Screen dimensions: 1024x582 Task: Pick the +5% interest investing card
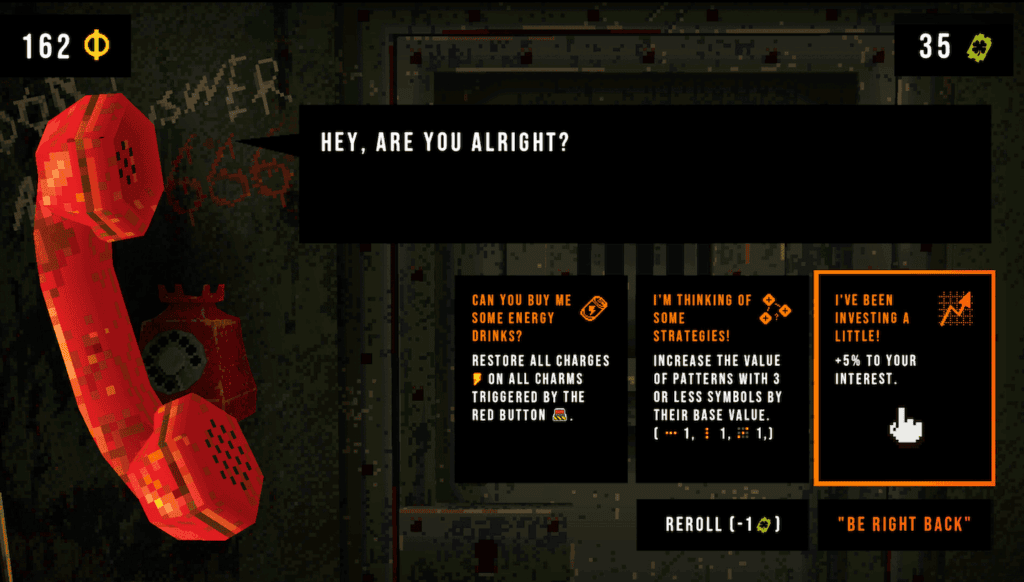(x=904, y=377)
